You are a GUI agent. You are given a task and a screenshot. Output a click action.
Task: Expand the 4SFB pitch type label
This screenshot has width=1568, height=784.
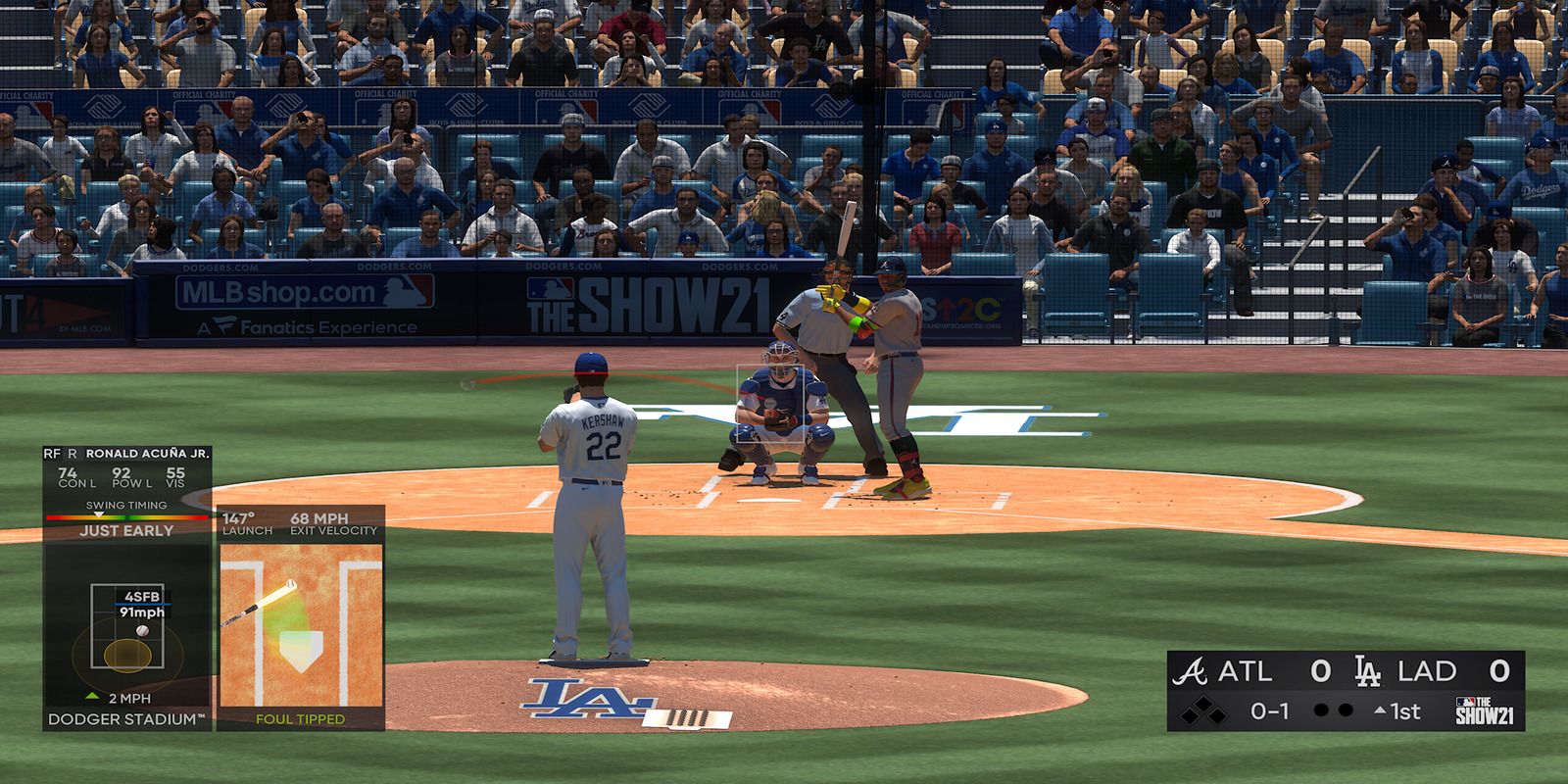[142, 597]
